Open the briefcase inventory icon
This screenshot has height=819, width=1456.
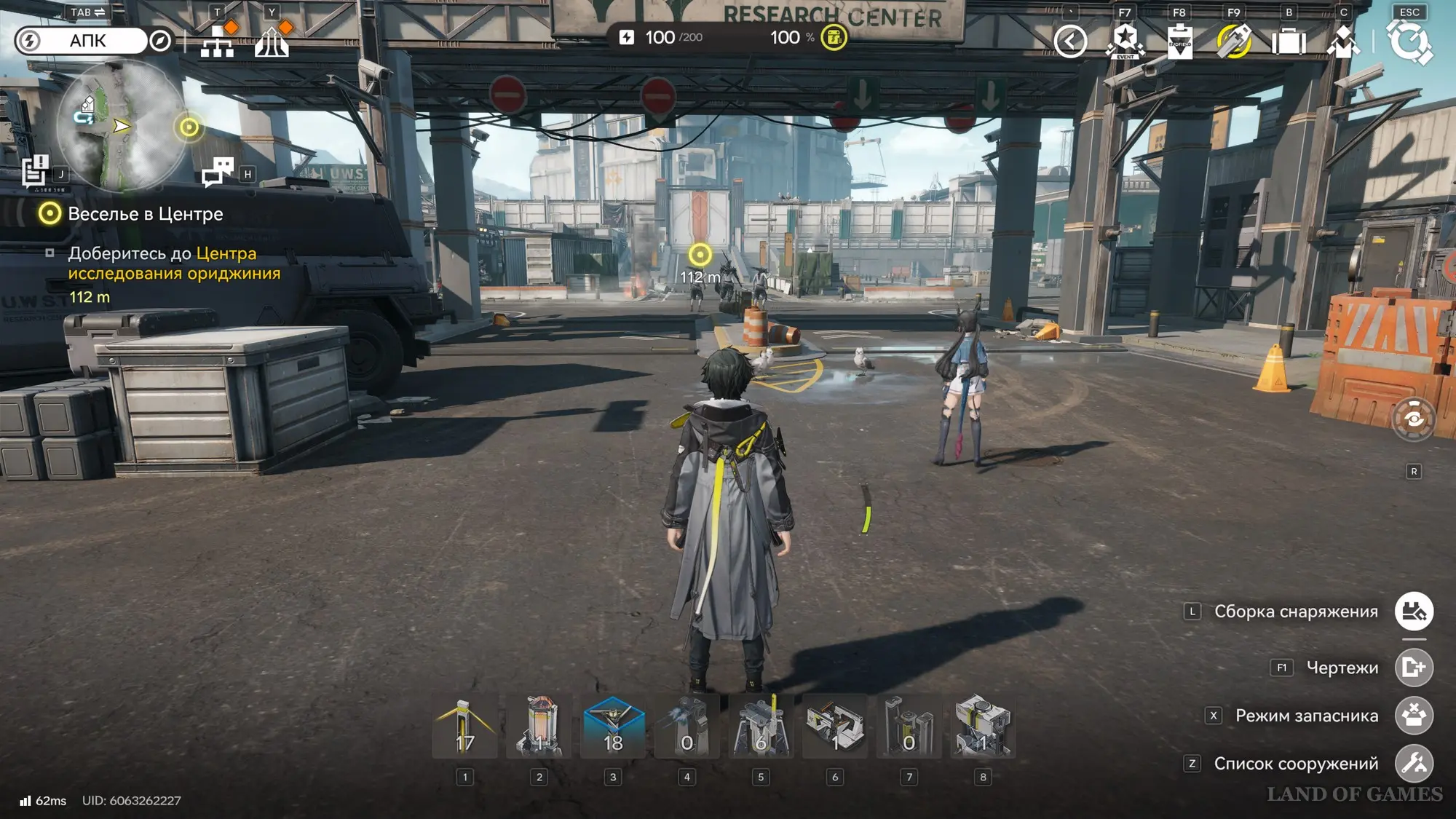coord(1289,41)
